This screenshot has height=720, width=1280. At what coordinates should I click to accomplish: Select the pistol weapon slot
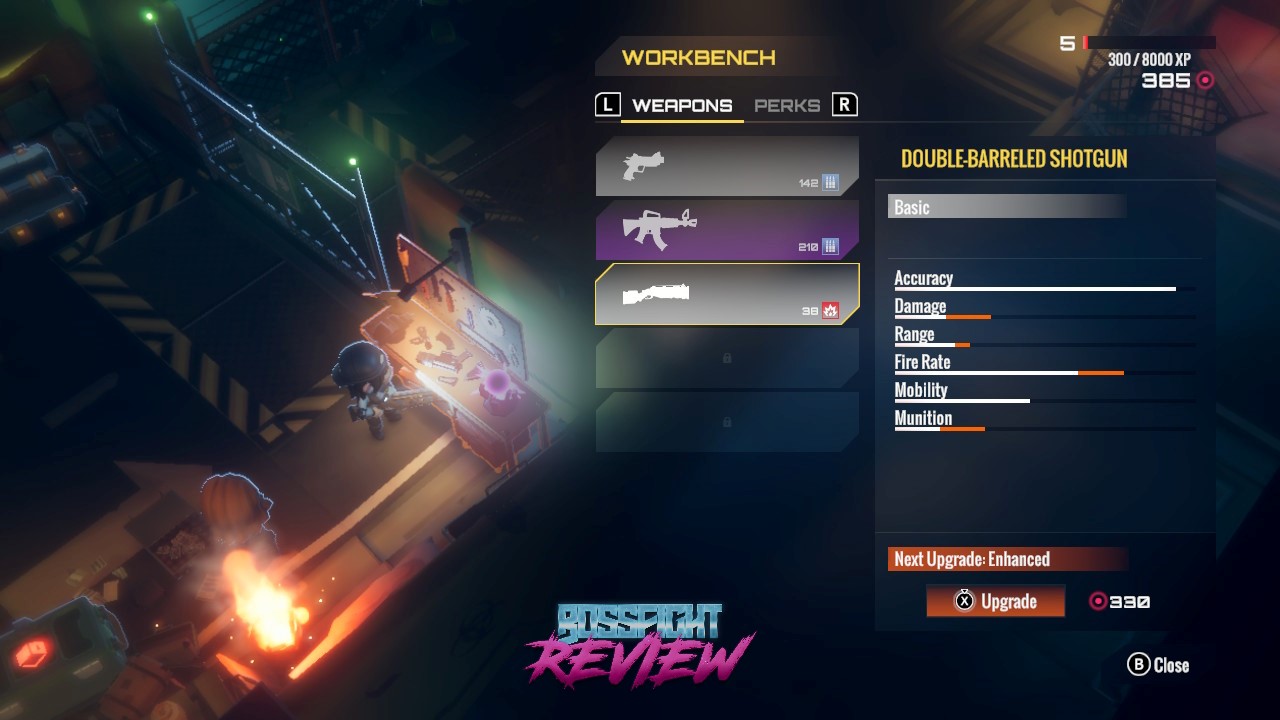coord(727,166)
